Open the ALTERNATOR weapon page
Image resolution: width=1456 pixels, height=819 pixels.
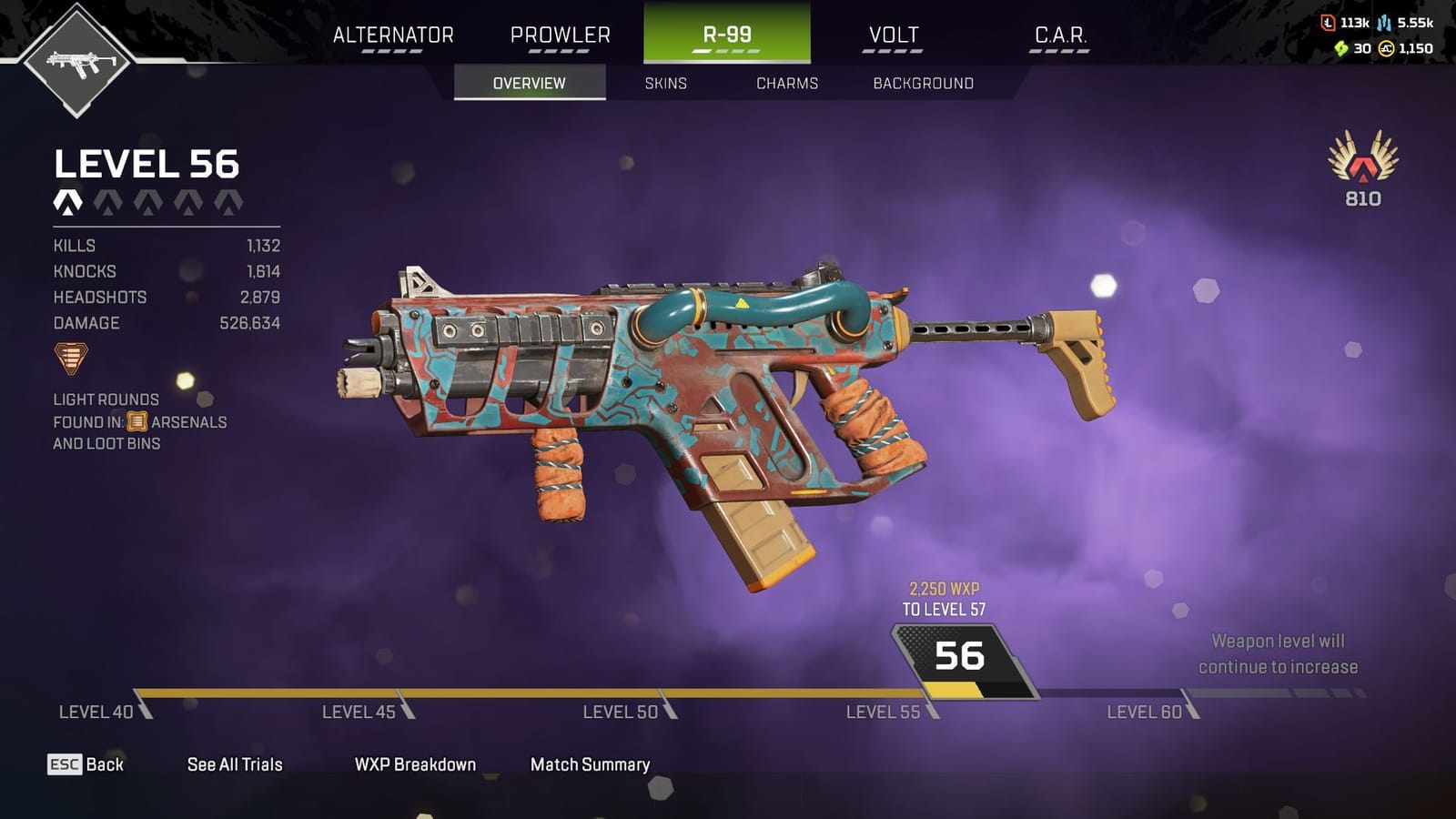tap(394, 35)
